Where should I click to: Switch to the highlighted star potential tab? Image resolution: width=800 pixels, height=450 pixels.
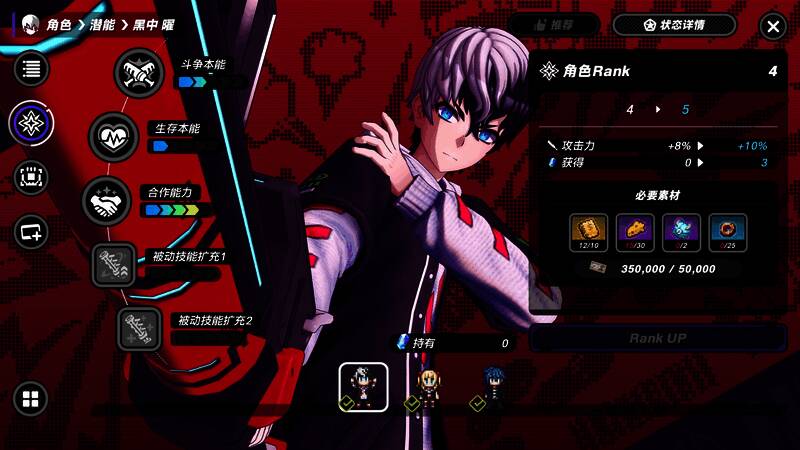(31, 123)
